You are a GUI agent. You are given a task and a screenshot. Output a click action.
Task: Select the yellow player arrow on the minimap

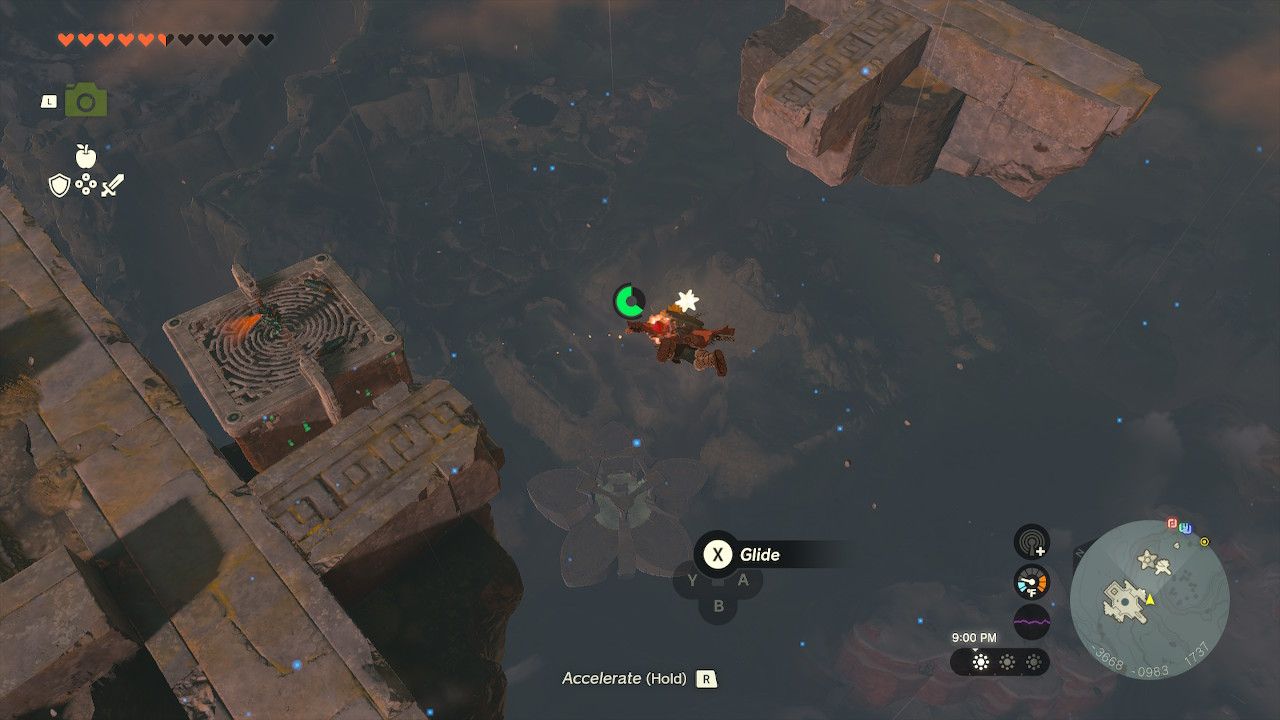coord(1150,600)
